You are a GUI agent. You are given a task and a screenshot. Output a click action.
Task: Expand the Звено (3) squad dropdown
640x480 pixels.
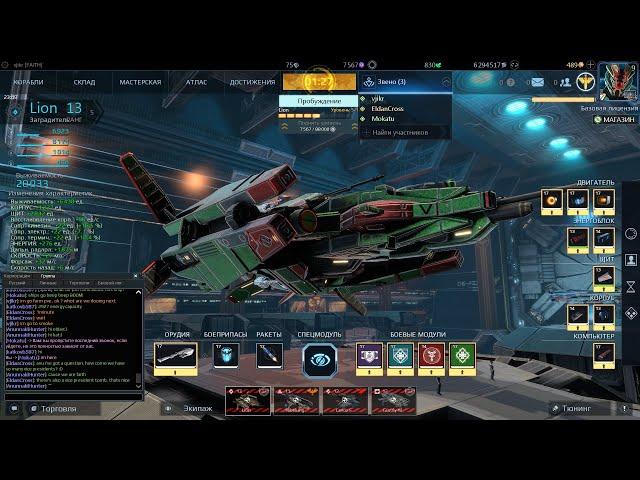coord(405,82)
